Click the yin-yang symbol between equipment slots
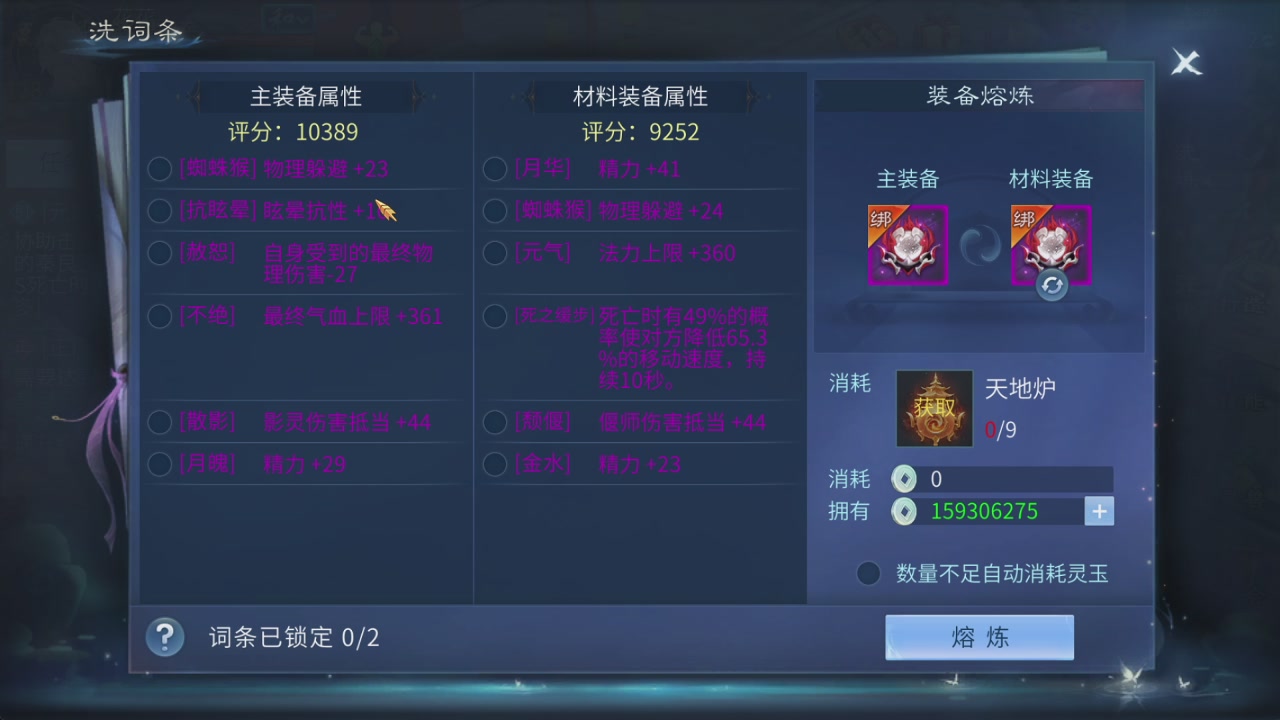The width and height of the screenshot is (1280, 720). 980,243
